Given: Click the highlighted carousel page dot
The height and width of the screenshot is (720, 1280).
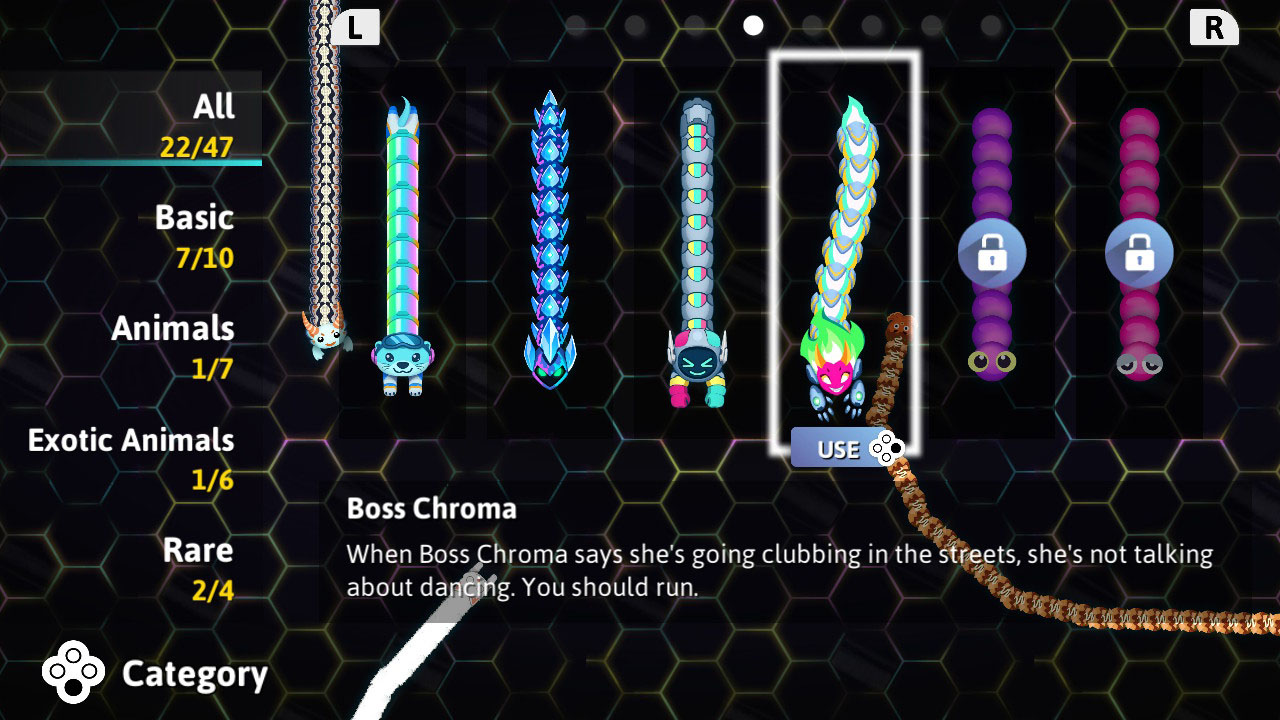Looking at the screenshot, I should tap(752, 26).
